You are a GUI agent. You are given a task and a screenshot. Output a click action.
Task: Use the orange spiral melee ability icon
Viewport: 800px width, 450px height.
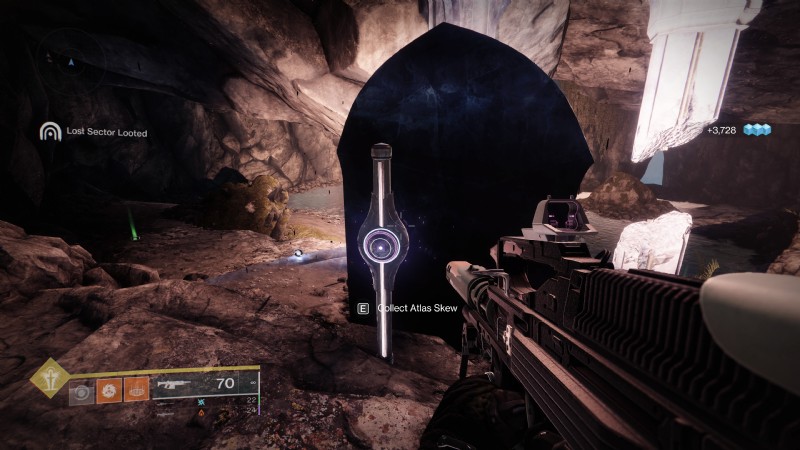pyautogui.click(x=108, y=389)
